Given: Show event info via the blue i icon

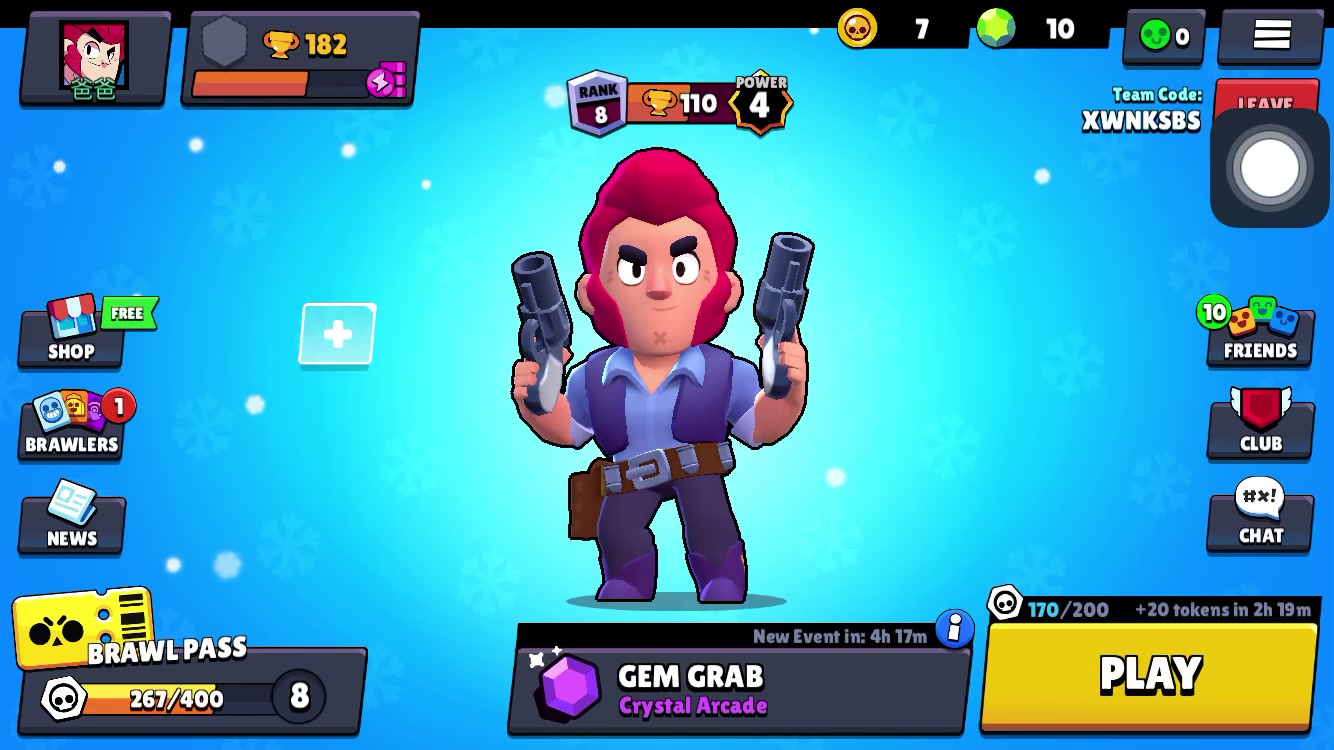Looking at the screenshot, I should click(x=954, y=629).
